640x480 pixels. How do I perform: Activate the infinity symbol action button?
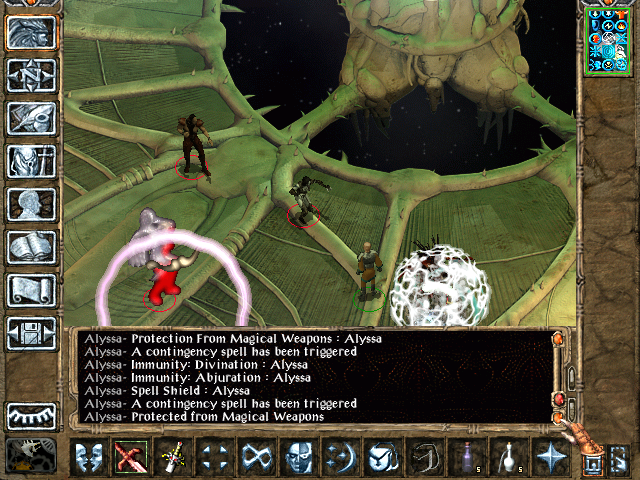(255, 457)
